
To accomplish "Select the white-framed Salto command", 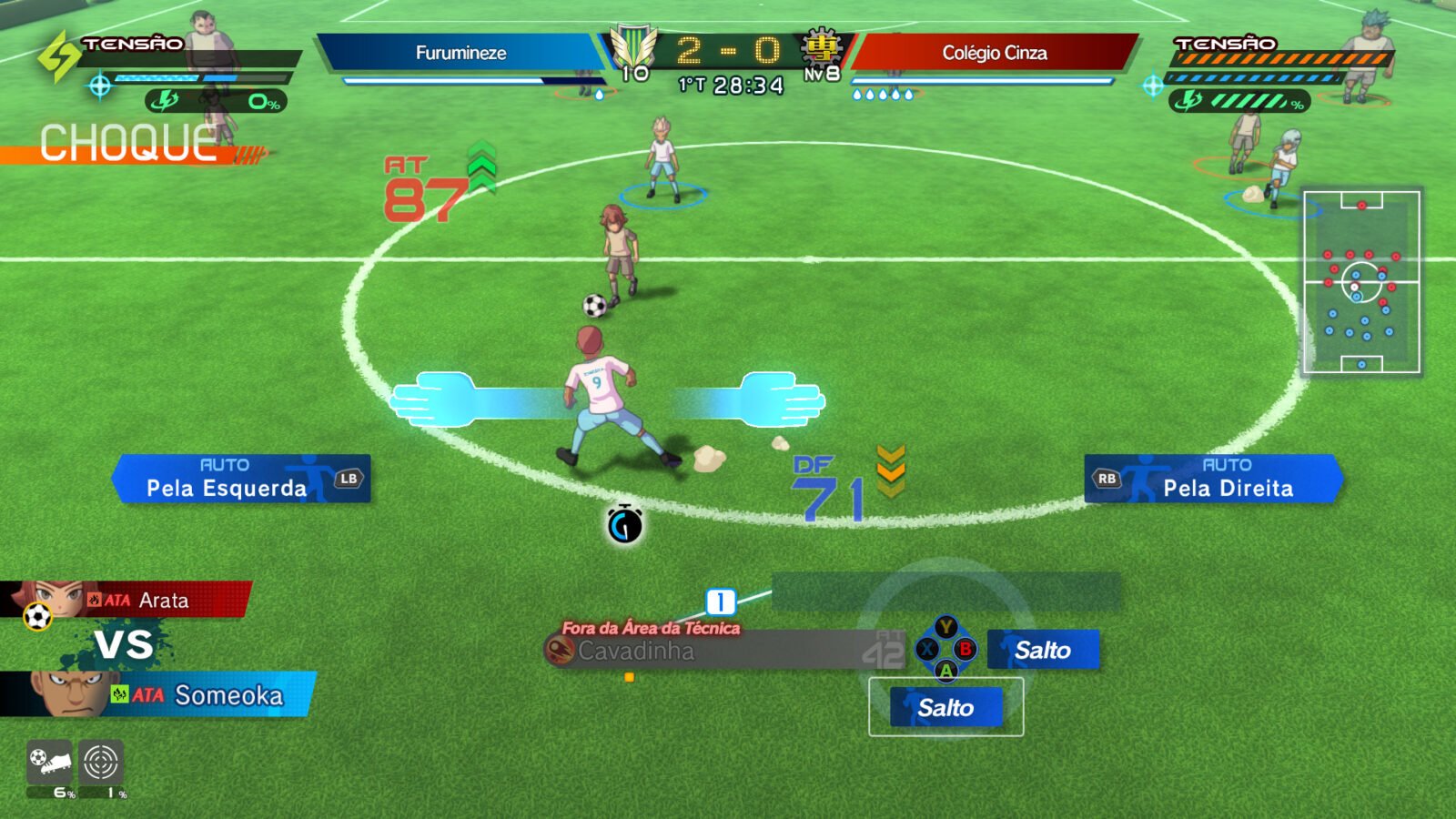I will click(x=946, y=707).
